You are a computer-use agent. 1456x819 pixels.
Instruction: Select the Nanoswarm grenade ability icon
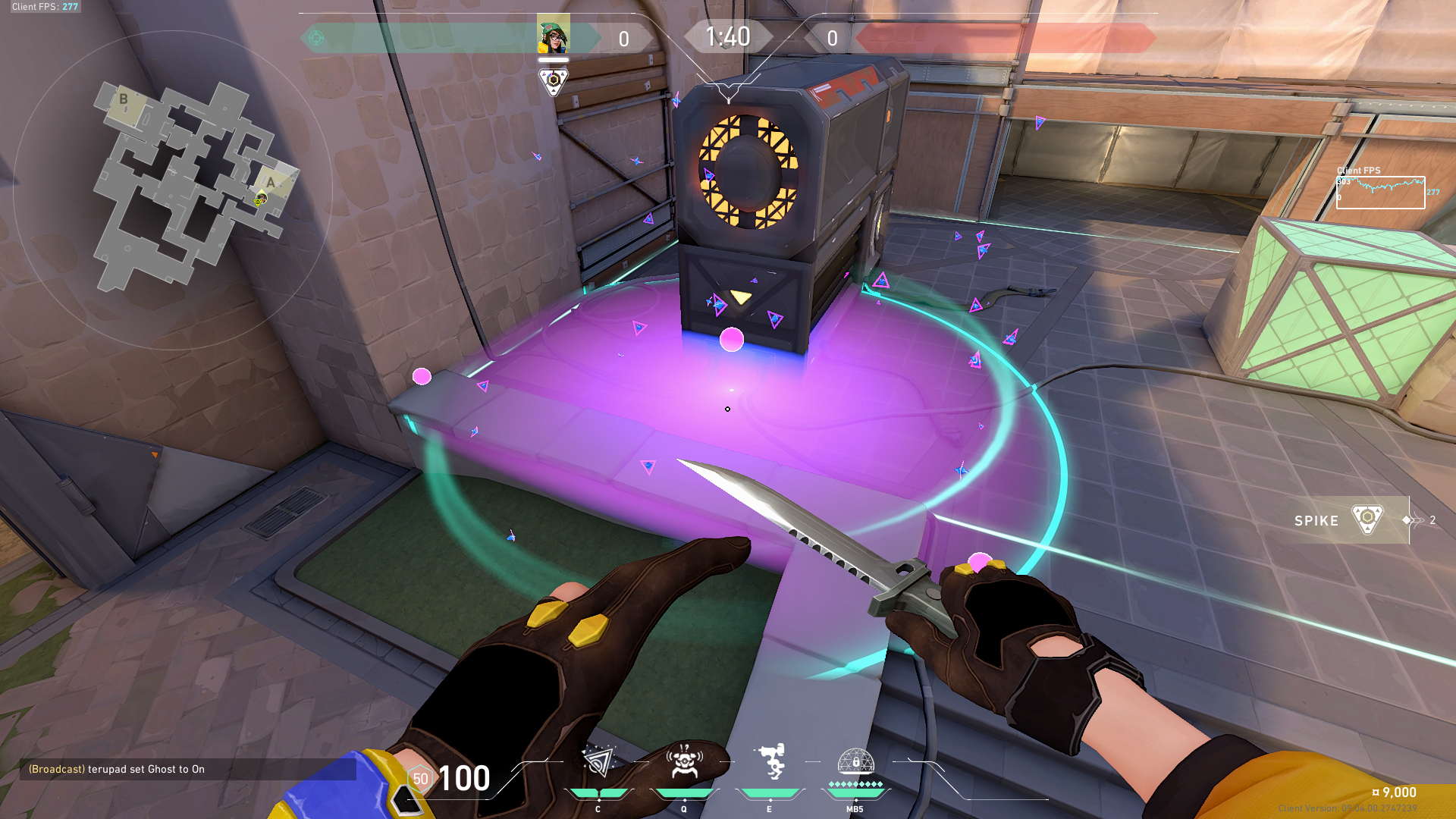click(599, 766)
